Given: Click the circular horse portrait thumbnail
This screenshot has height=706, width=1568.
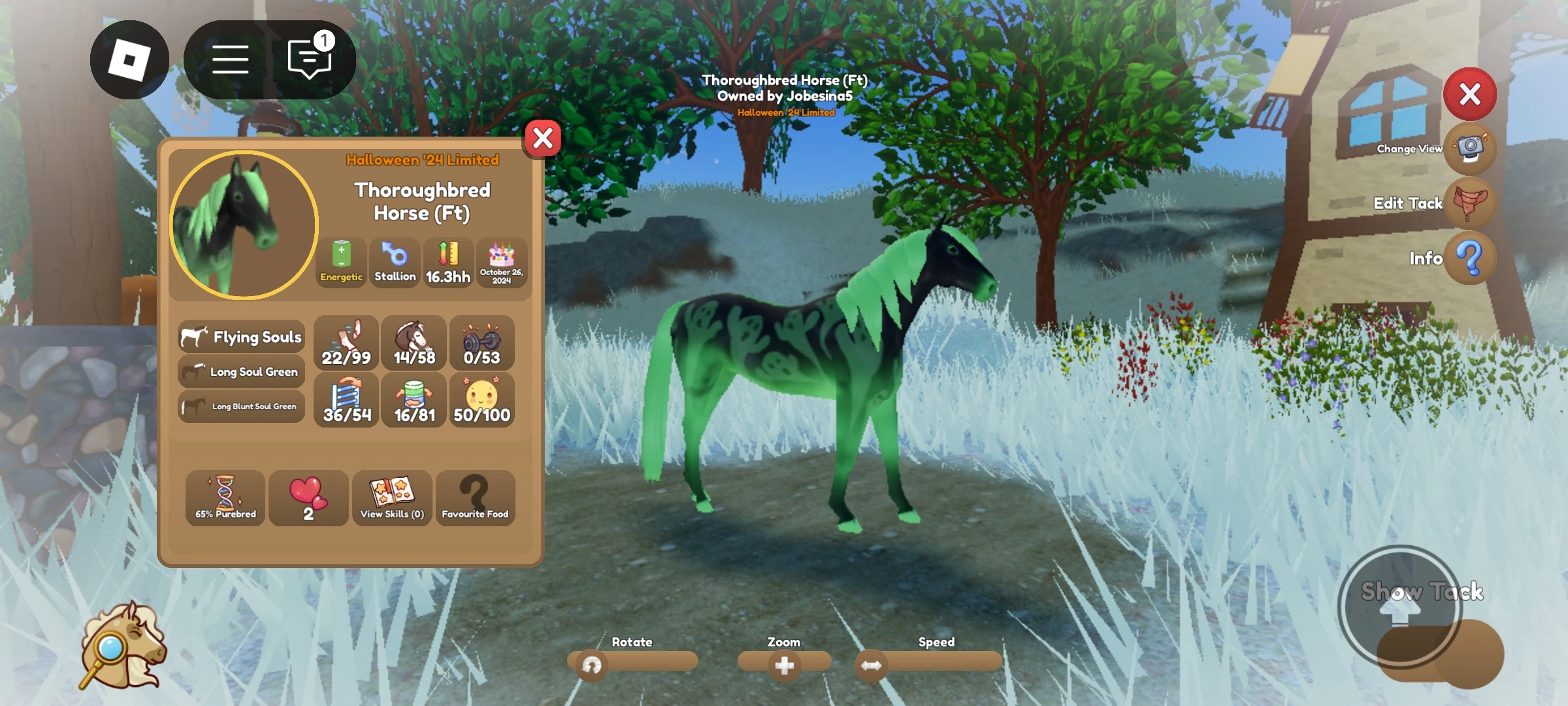Looking at the screenshot, I should point(241,226).
